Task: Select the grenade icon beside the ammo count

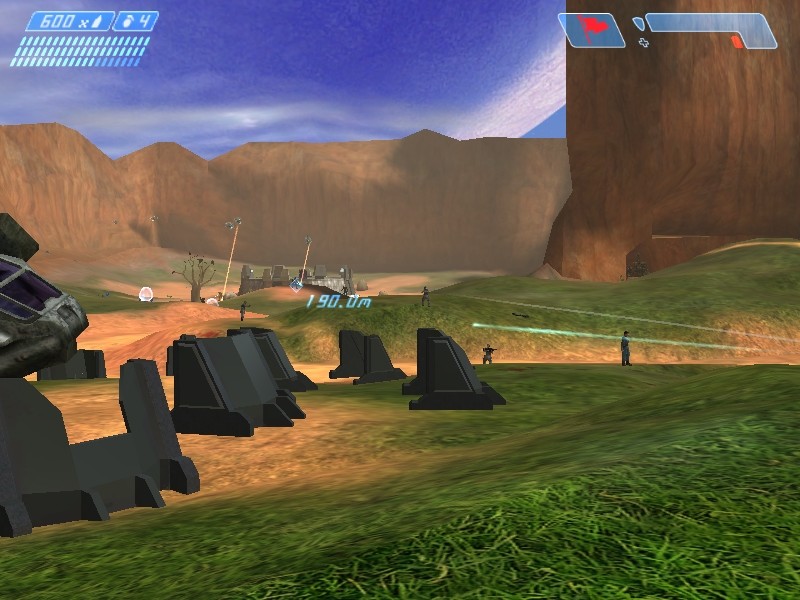Action: pyautogui.click(x=126, y=21)
